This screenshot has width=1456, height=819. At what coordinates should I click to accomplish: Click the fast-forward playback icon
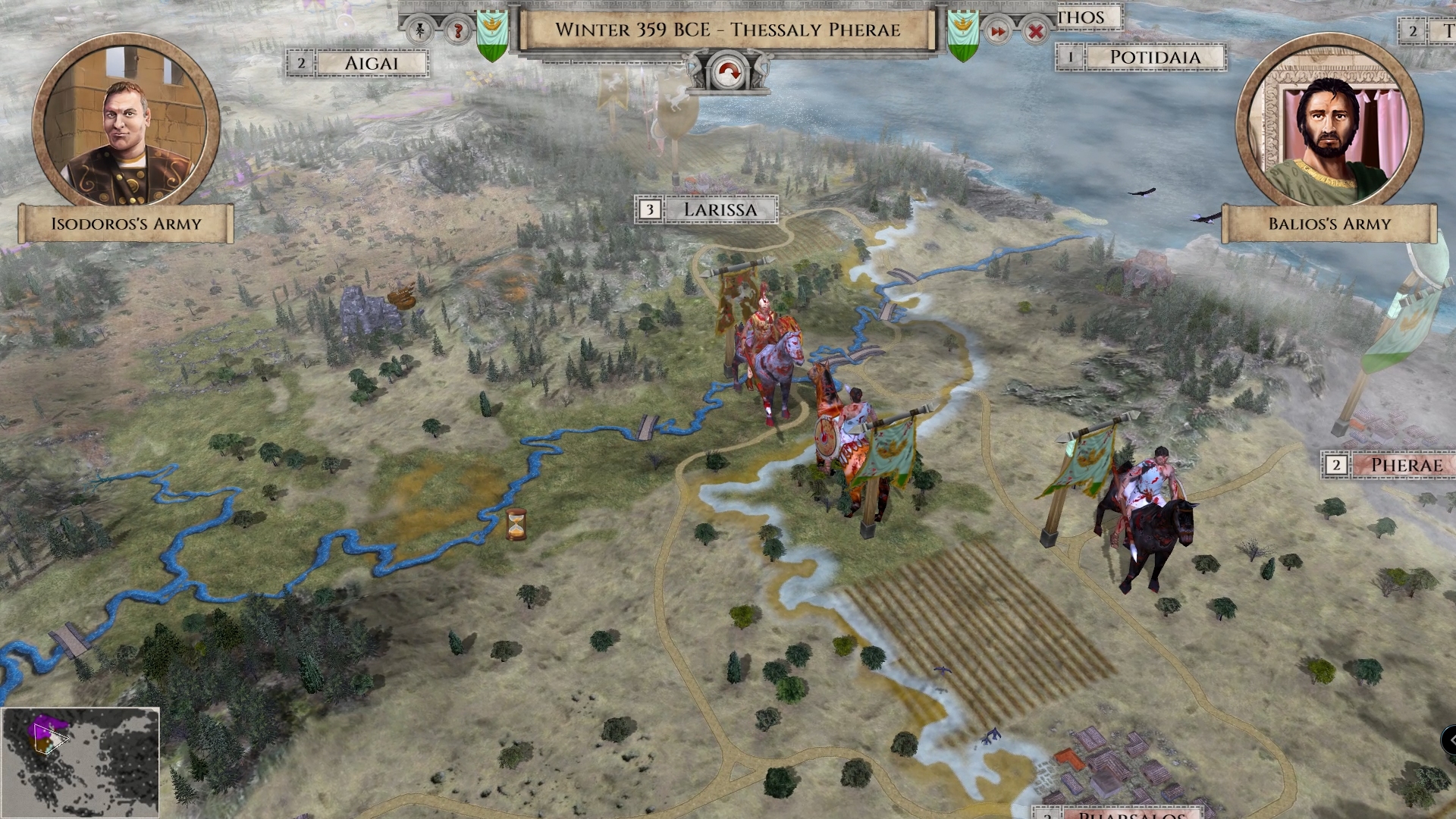(999, 32)
